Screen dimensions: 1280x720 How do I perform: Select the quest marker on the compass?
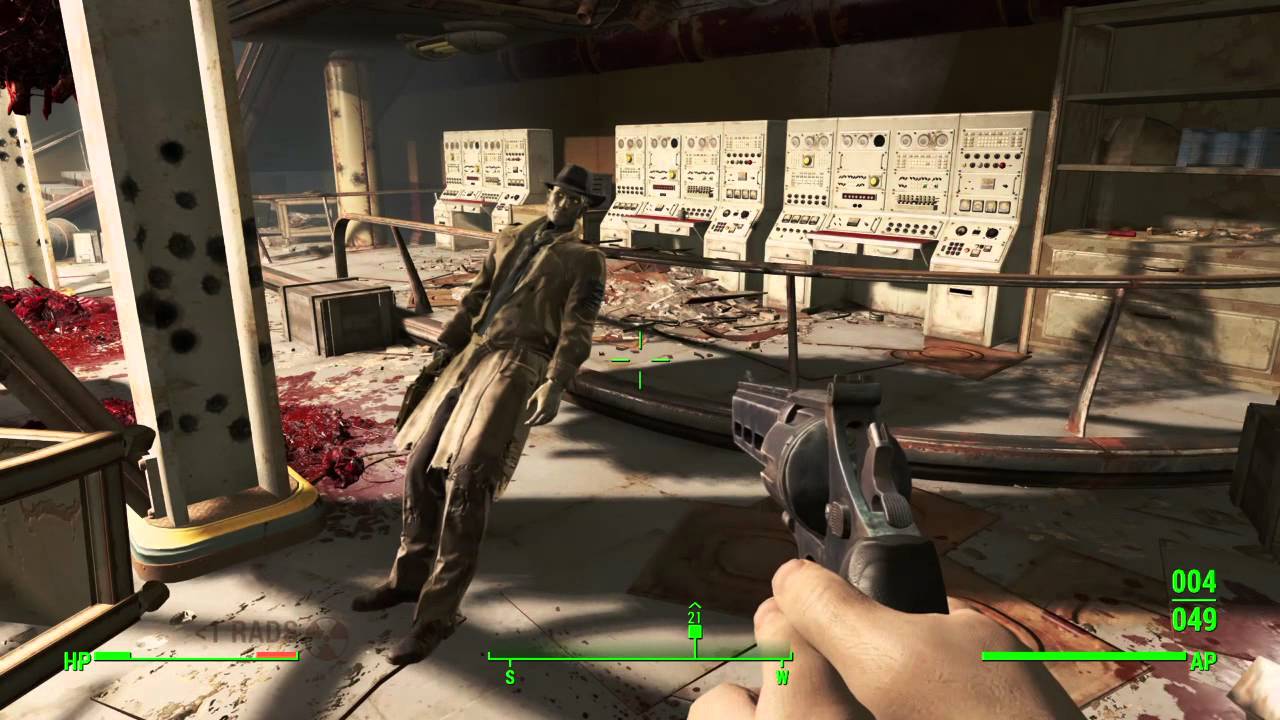click(695, 630)
